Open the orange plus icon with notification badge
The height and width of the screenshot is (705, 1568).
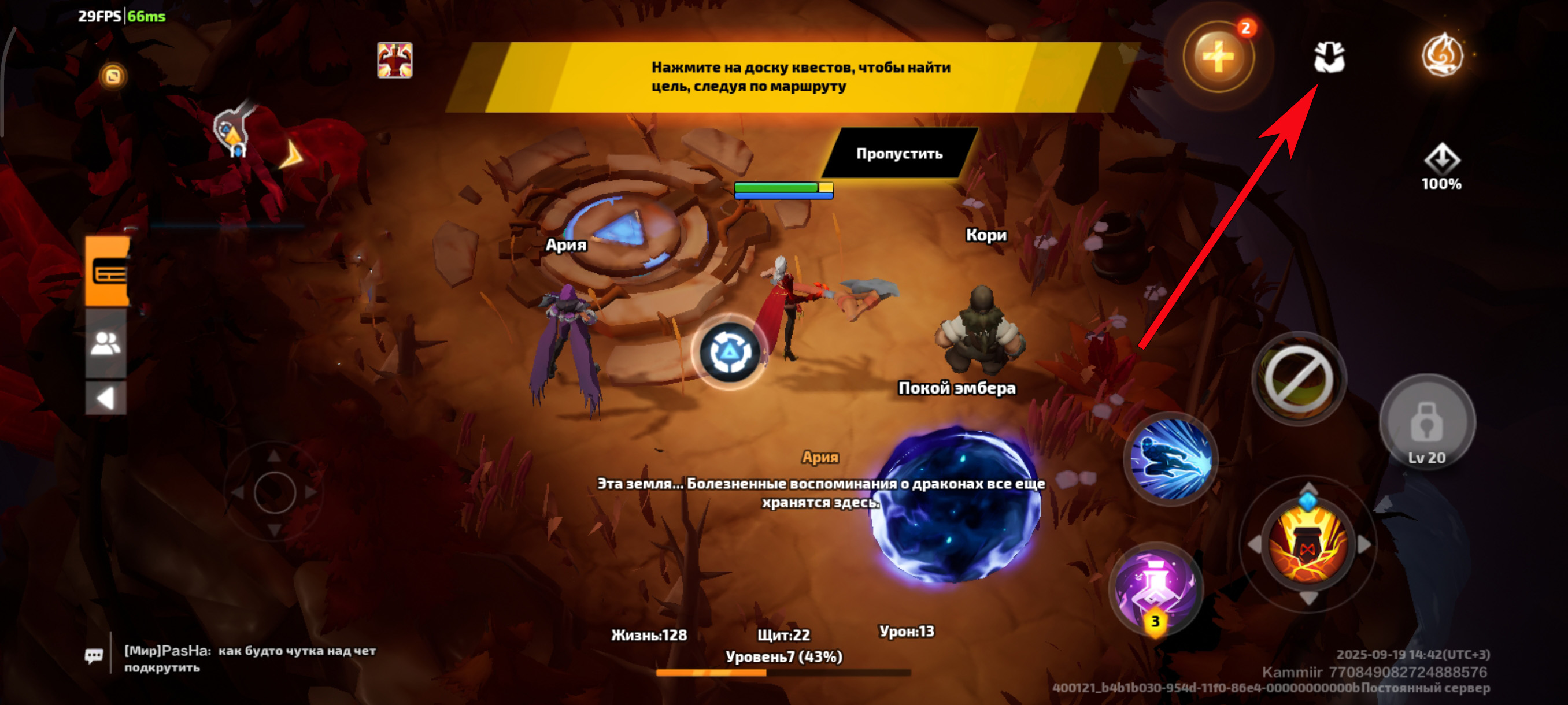[1218, 57]
